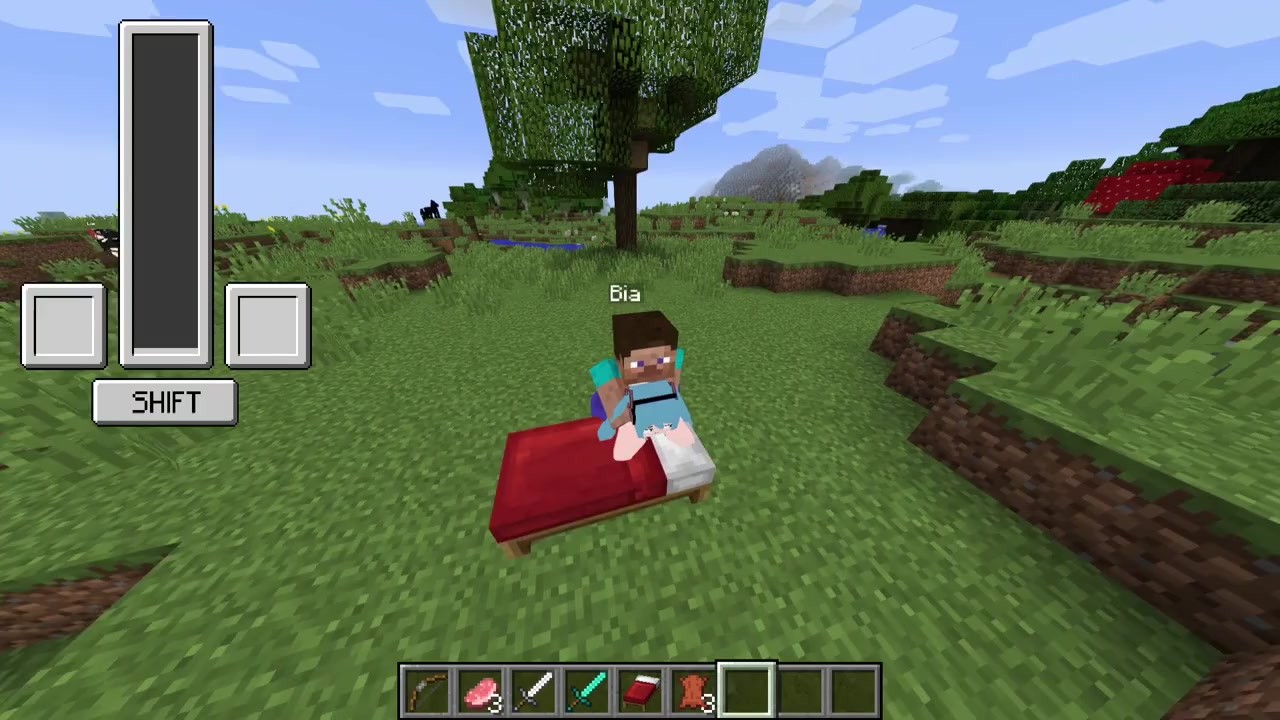Click the highlighted empty hotbar slot
This screenshot has height=720, width=1280.
(747, 692)
